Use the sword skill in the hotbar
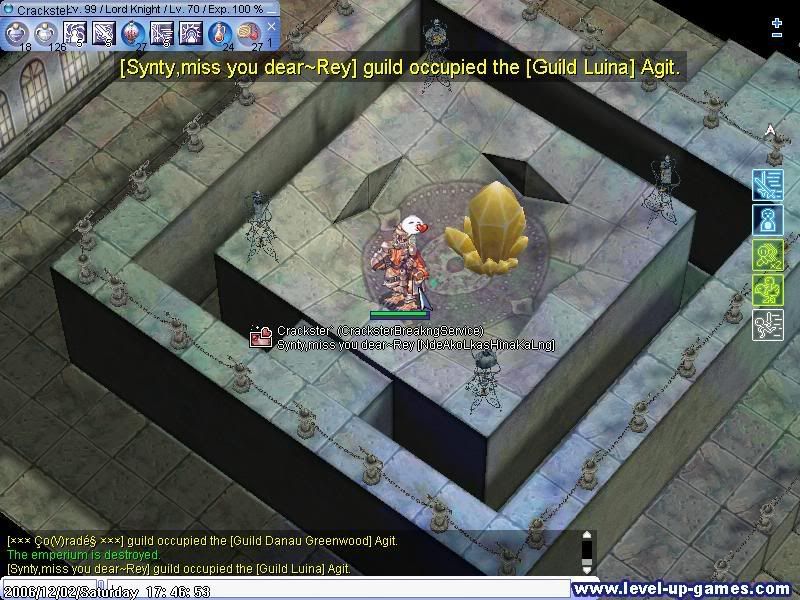The height and width of the screenshot is (600, 800). [104, 33]
